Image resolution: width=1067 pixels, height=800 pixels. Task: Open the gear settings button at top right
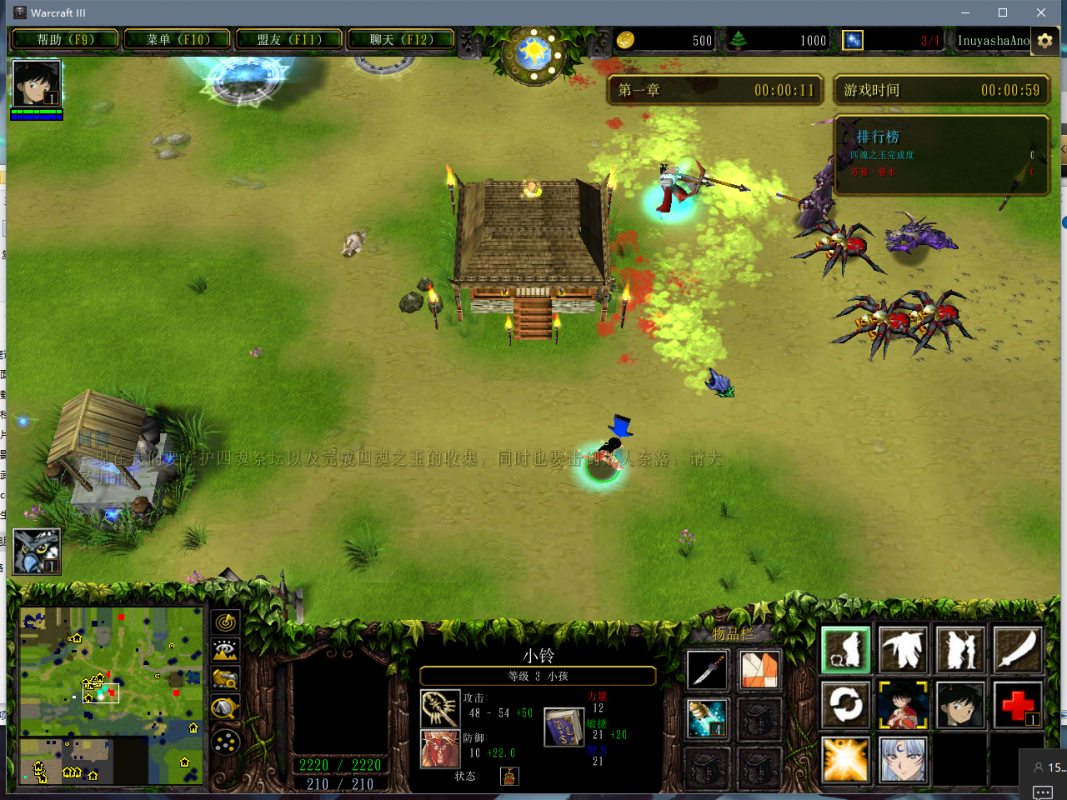[1045, 41]
